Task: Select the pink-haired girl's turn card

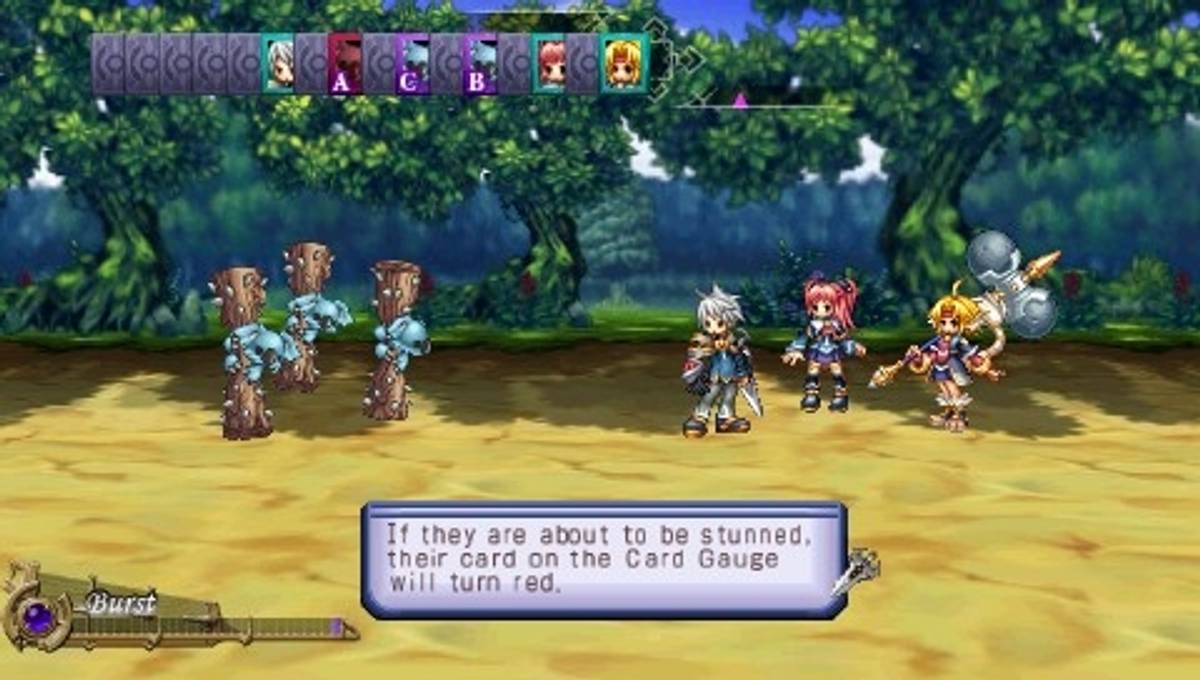Action: [x=549, y=64]
